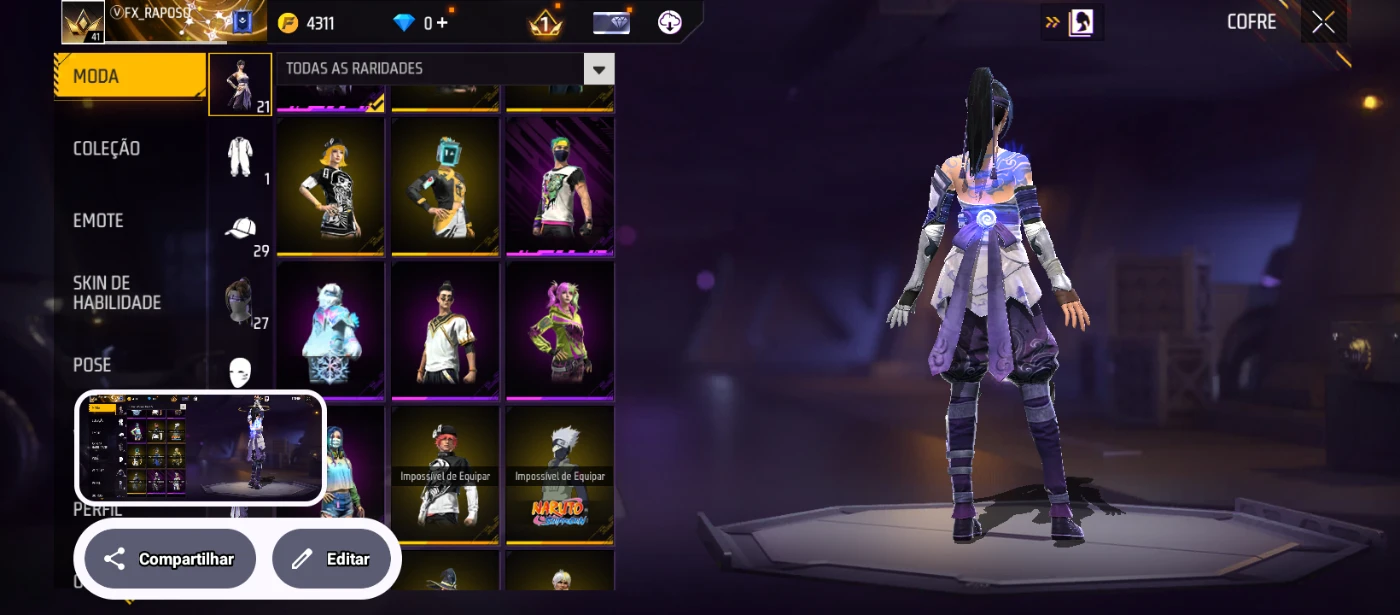Open the gold crown rank icon

click(545, 23)
